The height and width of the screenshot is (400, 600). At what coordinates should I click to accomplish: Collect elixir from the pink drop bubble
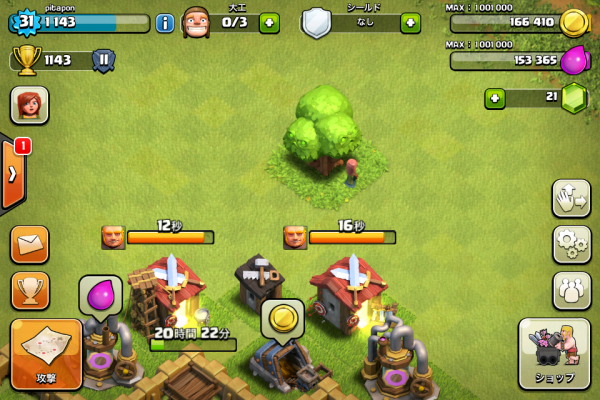101,297
